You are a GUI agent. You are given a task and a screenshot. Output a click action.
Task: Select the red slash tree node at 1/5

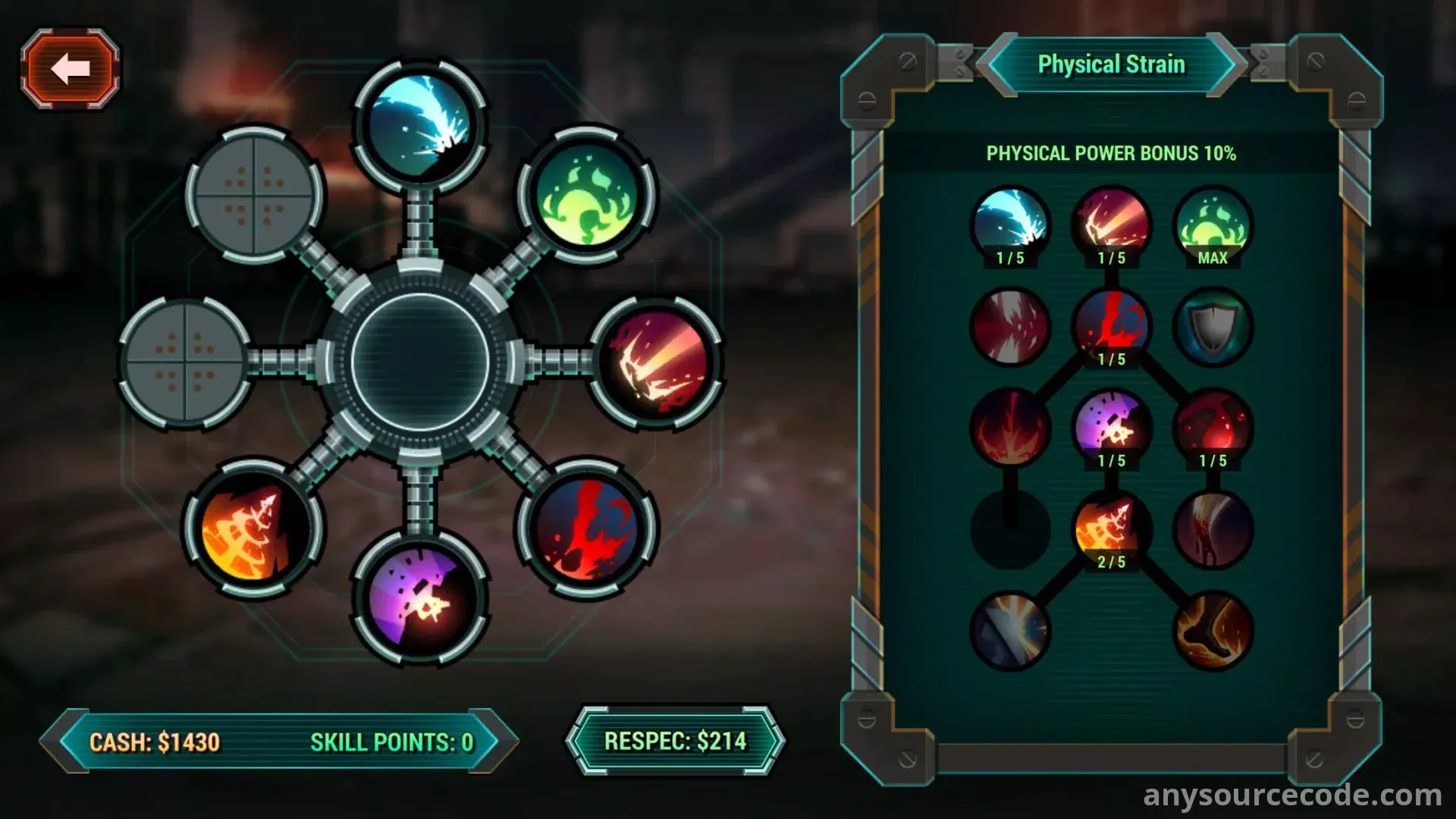1111,226
